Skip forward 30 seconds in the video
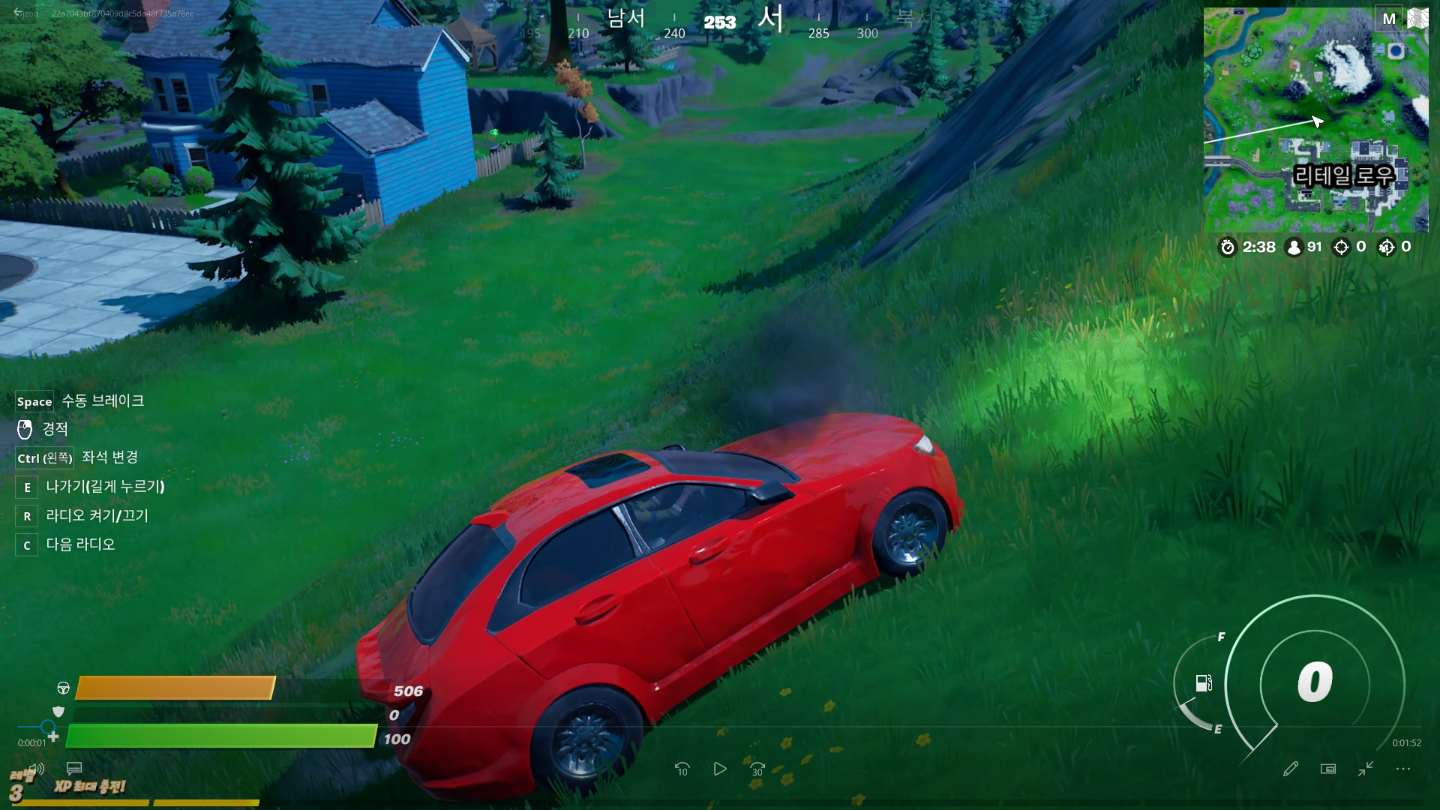1440x810 pixels. [758, 769]
